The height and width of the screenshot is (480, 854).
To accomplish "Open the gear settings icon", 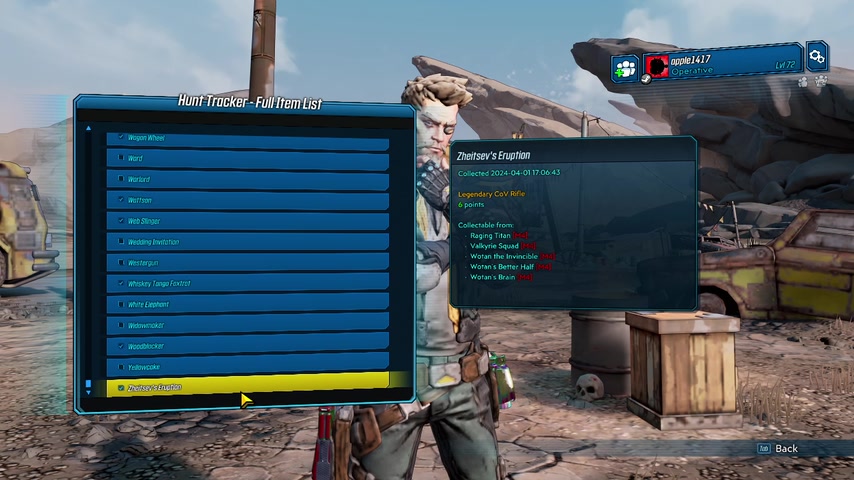I will pos(817,56).
